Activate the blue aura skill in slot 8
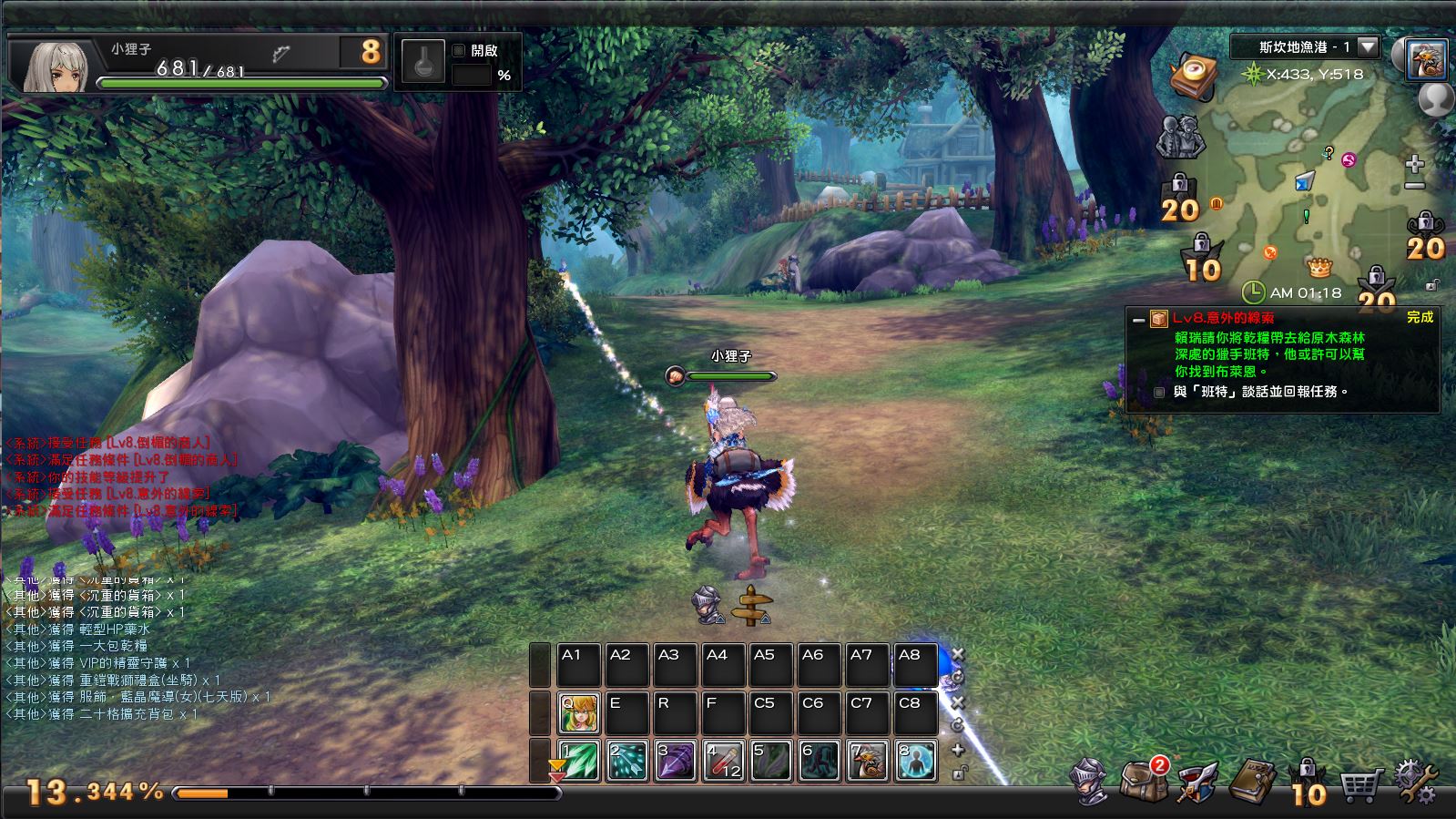Image resolution: width=1456 pixels, height=819 pixels. coord(915,762)
